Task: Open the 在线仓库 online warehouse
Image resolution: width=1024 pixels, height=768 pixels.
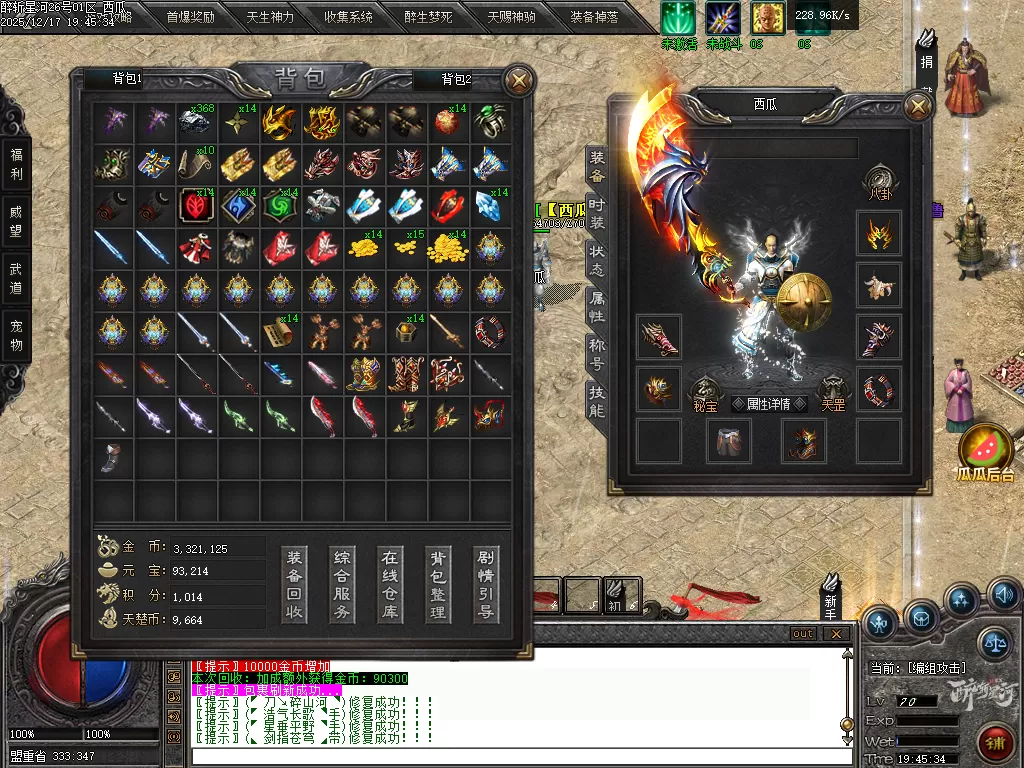Action: [390, 584]
